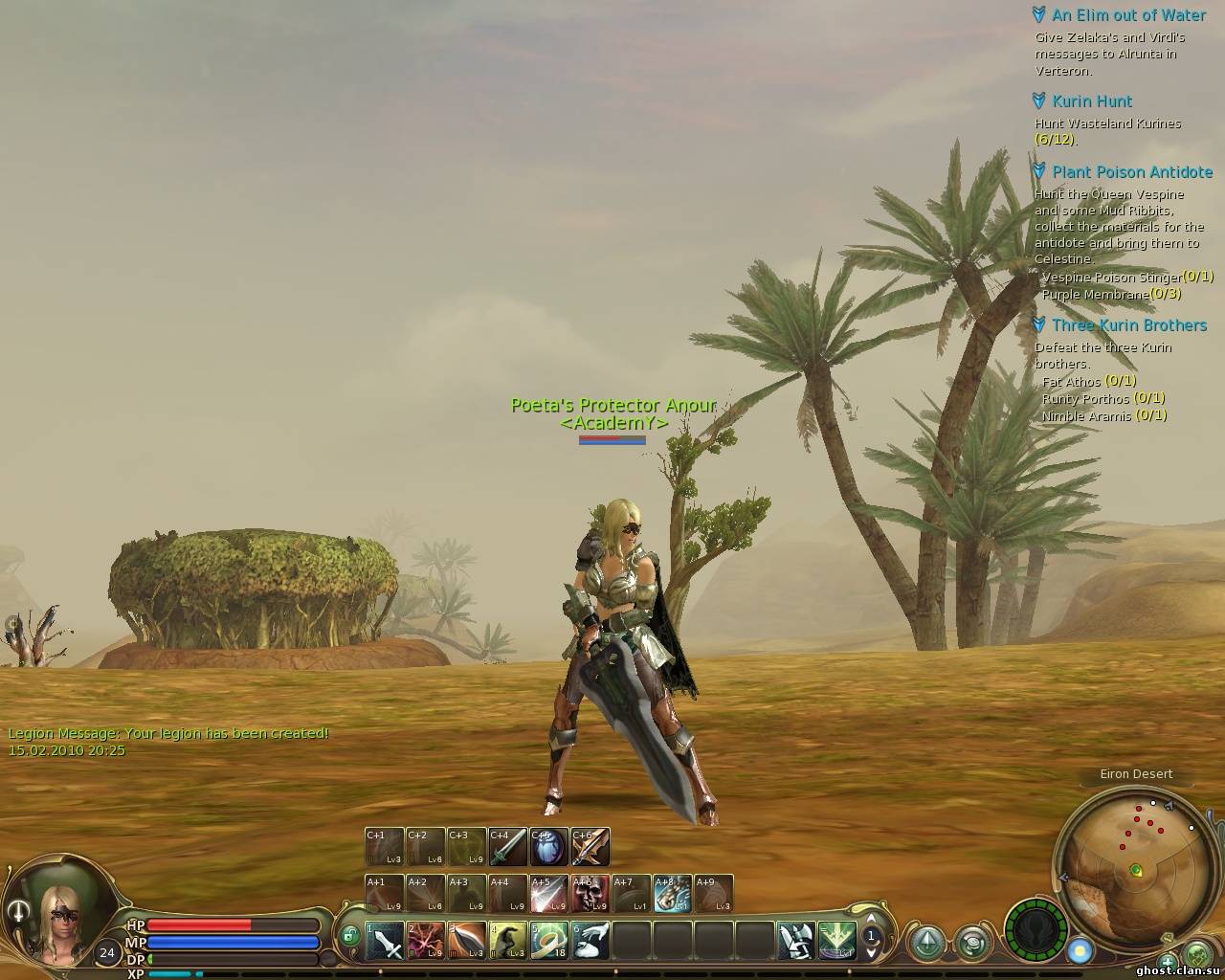Click the Three Kurin Brothers quest title
The width and height of the screenshot is (1225, 980).
click(1128, 325)
